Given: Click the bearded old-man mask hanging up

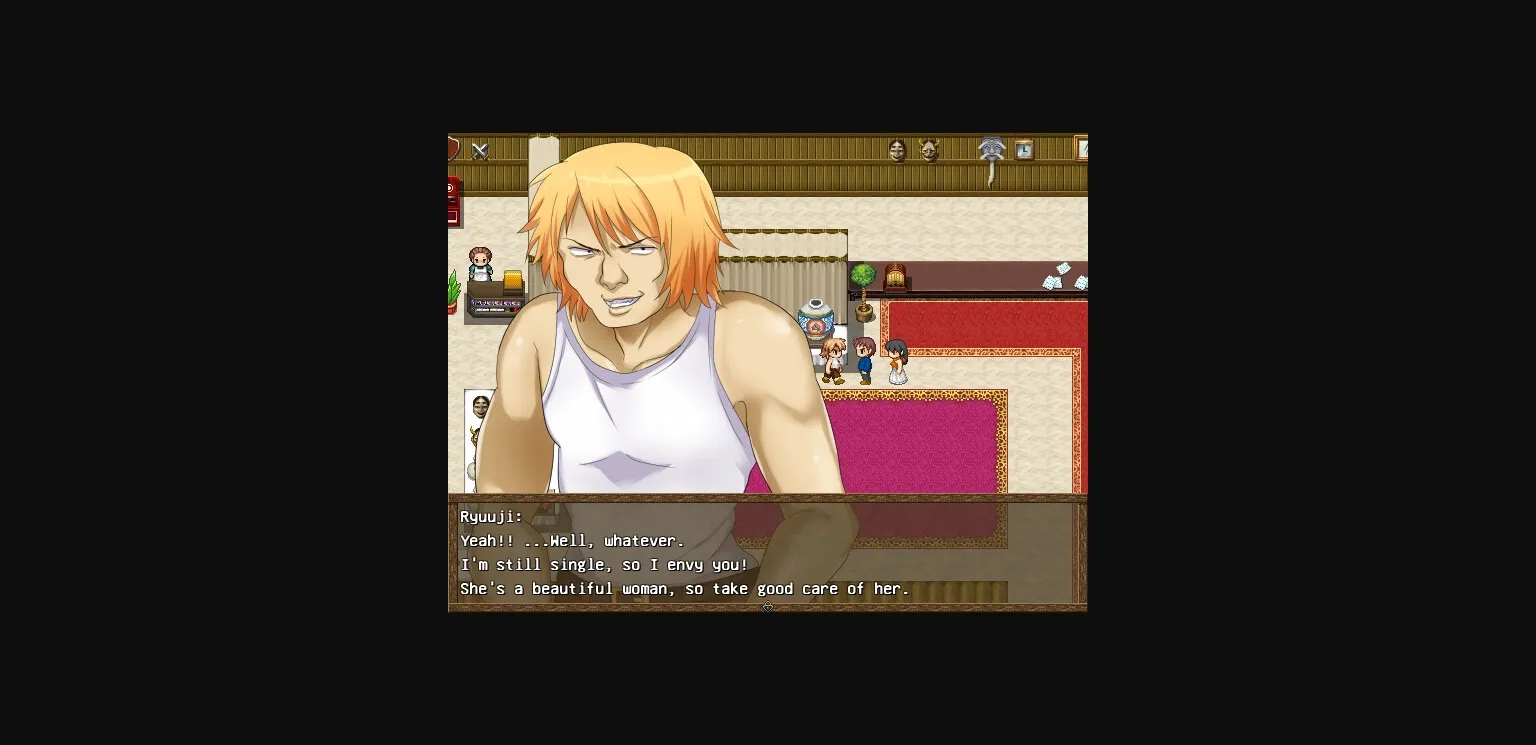Looking at the screenshot, I should pyautogui.click(x=991, y=150).
